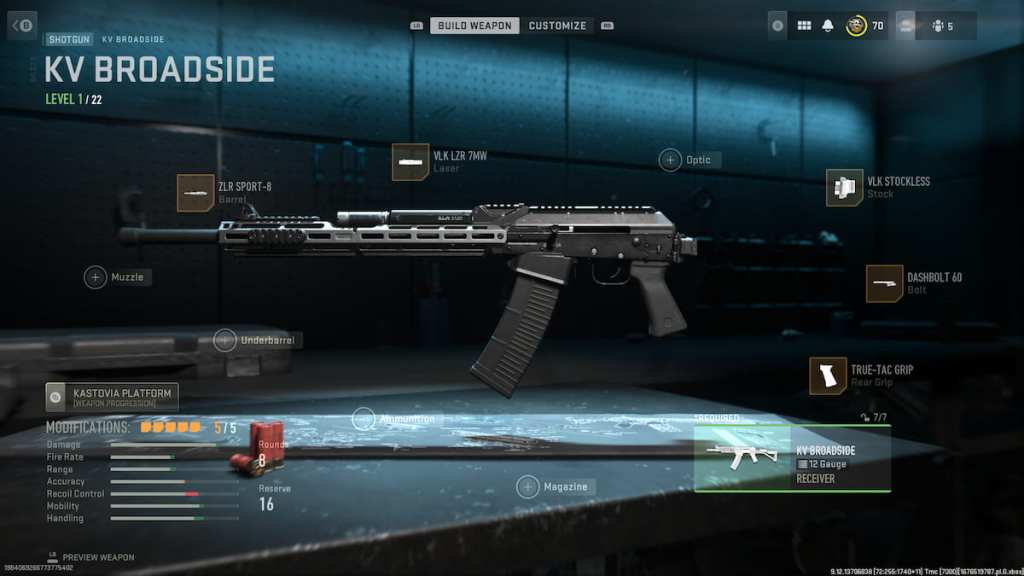Screen dimensions: 1024x576
Task: Open the VLK Stockless stock slot
Action: pyautogui.click(x=845, y=187)
